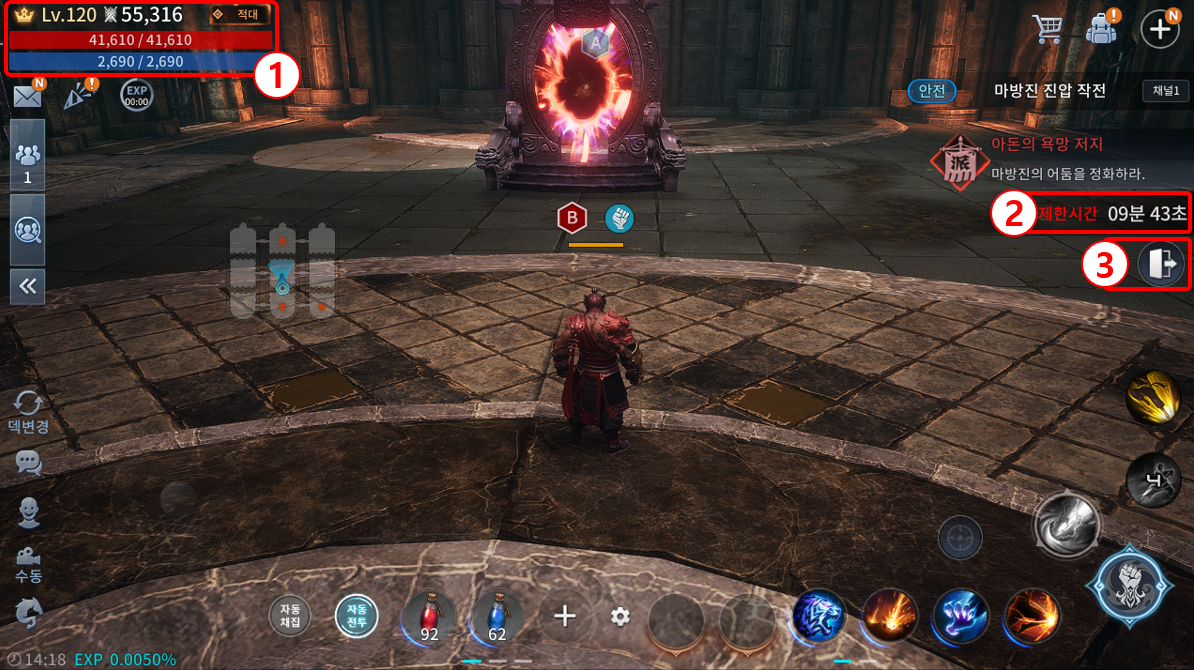Toggle the 수동 camera mode
1194x670 pixels.
click(x=28, y=565)
